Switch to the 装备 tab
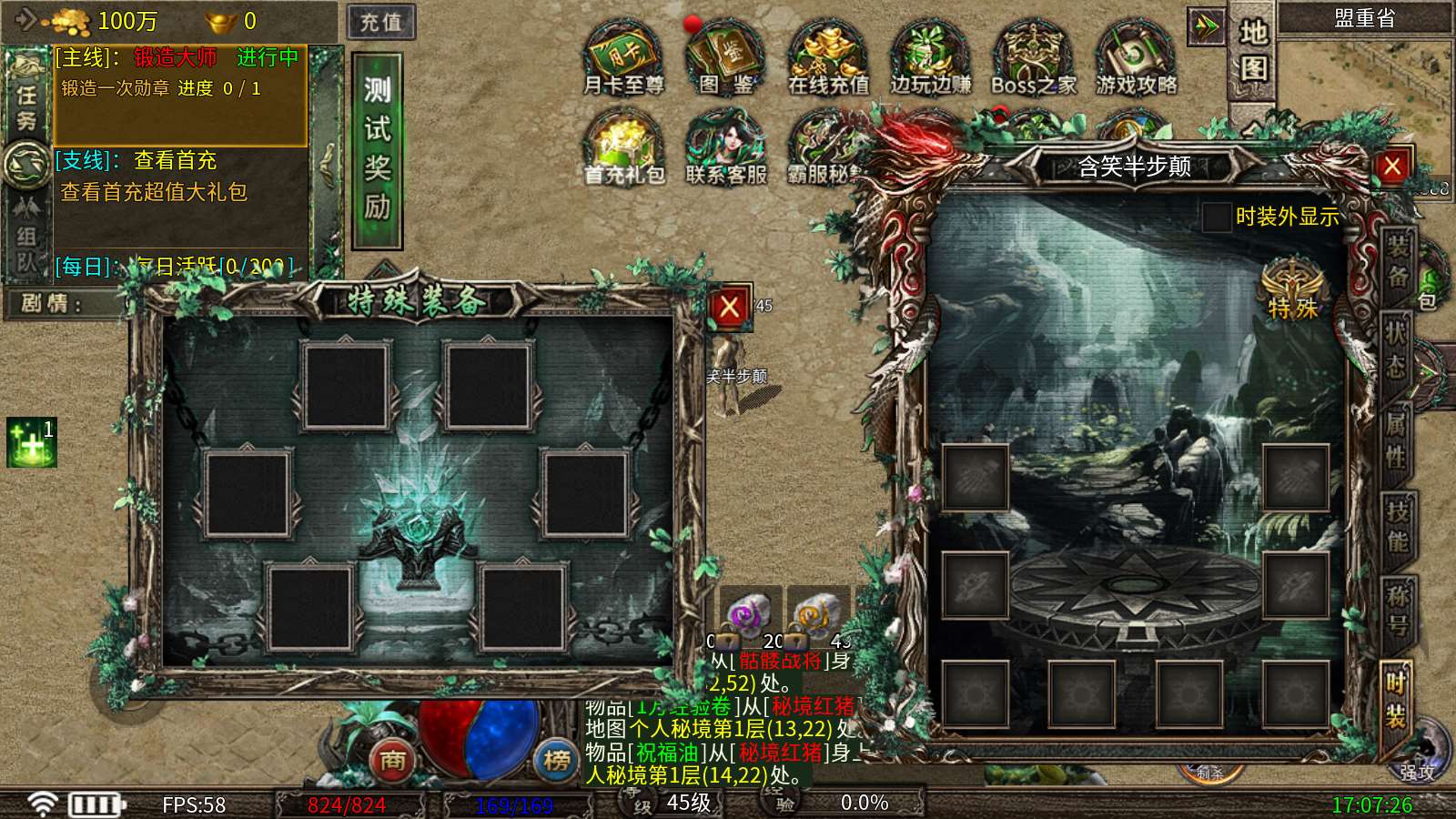Screen dimensions: 1456x819 [1397, 261]
